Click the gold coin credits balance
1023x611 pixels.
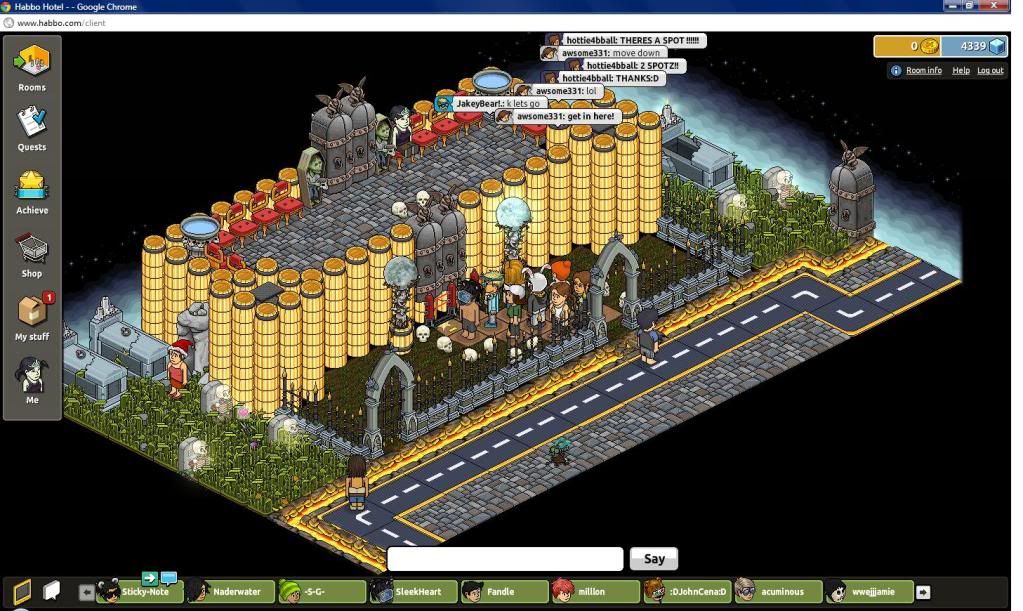click(x=908, y=46)
